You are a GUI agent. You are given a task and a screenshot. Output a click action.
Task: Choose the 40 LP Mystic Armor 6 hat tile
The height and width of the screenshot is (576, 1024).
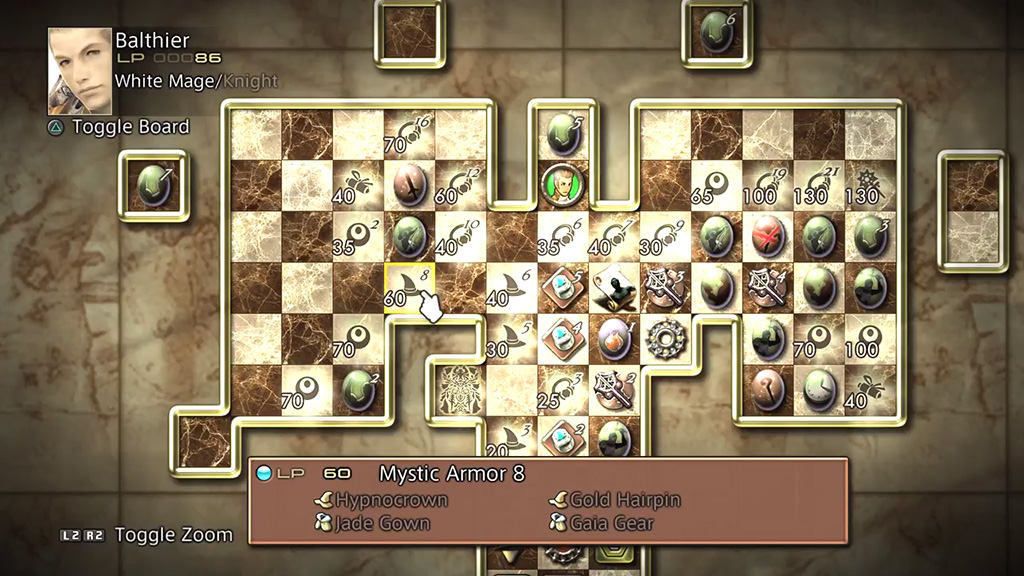pyautogui.click(x=512, y=288)
